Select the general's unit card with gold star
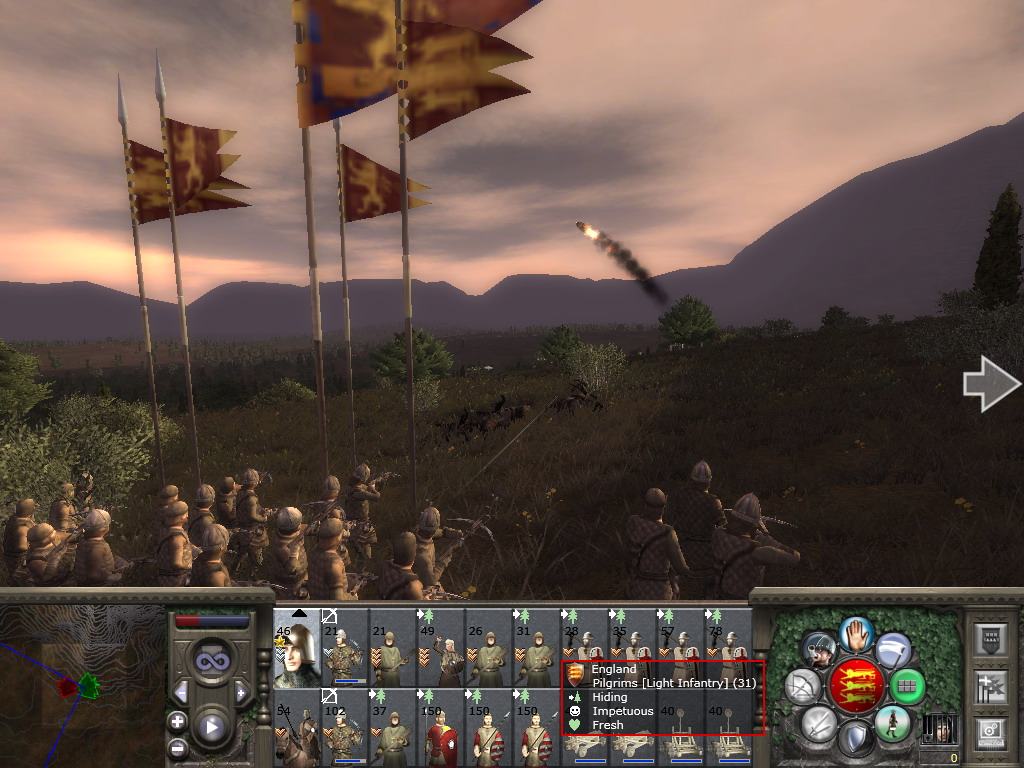The width and height of the screenshot is (1024, 768). pyautogui.click(x=296, y=648)
